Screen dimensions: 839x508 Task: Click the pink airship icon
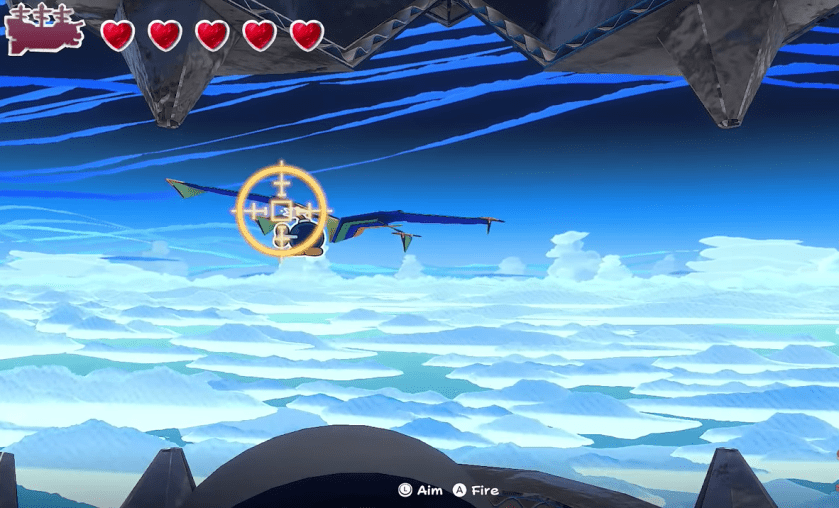[43, 30]
